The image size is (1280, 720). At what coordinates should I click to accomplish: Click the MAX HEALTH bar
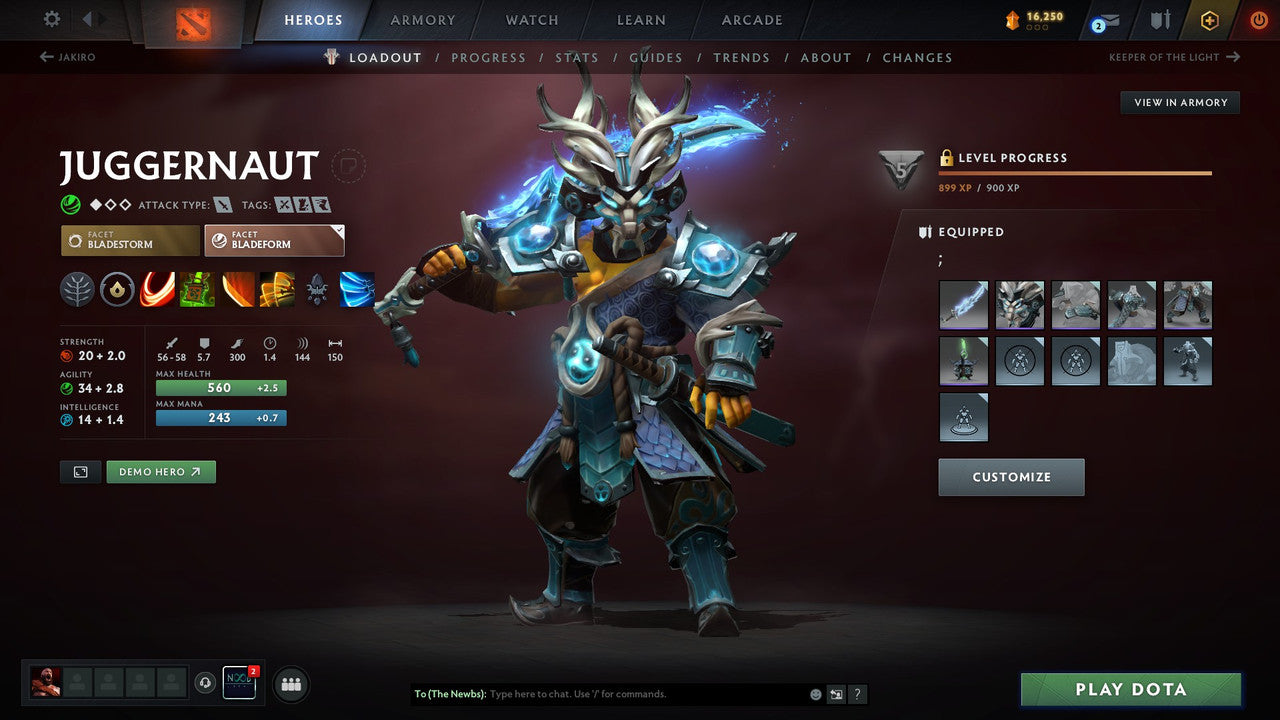pyautogui.click(x=220, y=387)
